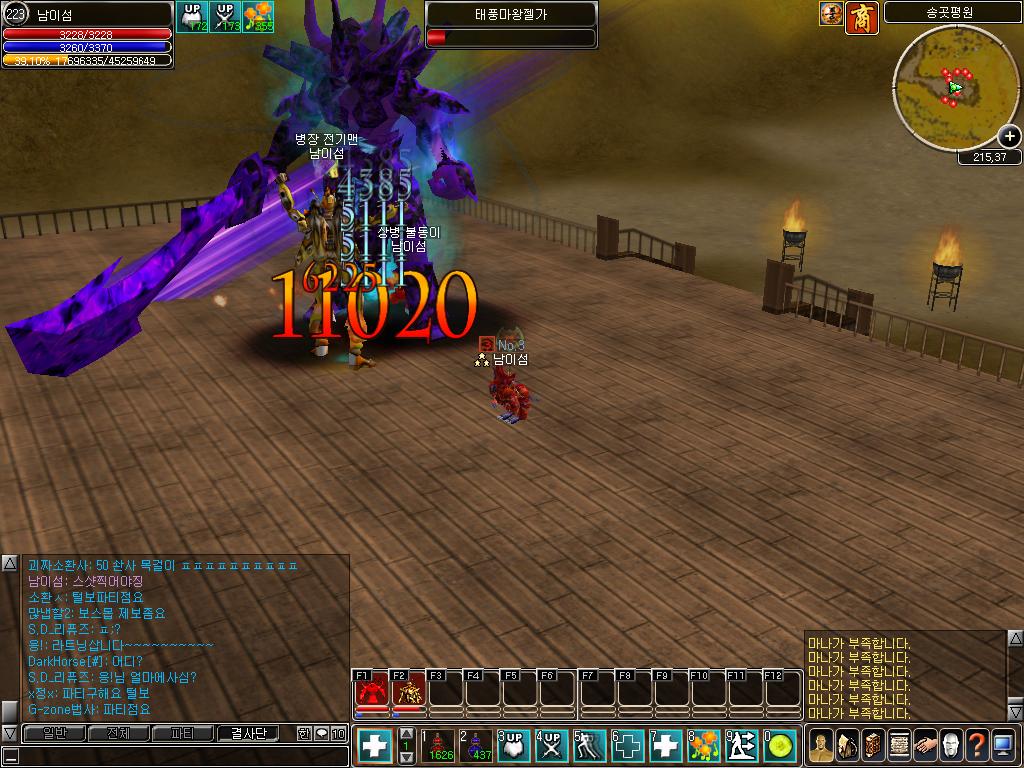Activate the slot 6 outlined cross skill
The height and width of the screenshot is (768, 1024).
click(627, 745)
